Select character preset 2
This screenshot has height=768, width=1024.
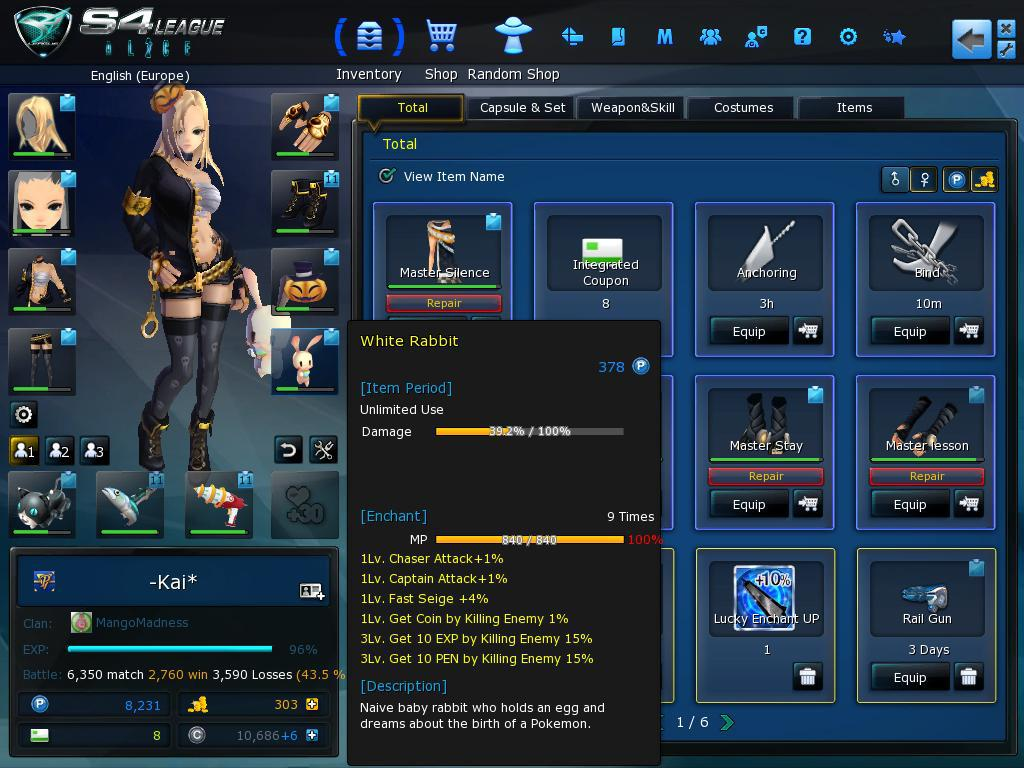60,450
